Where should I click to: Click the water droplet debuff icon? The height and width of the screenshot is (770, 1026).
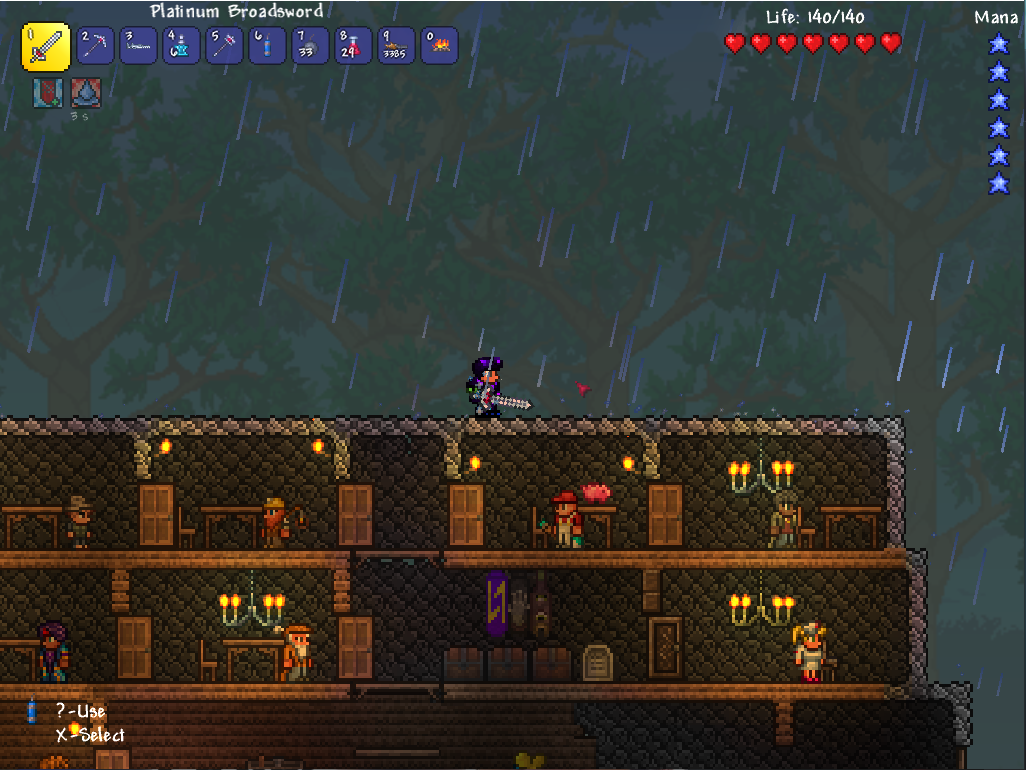pyautogui.click(x=85, y=93)
